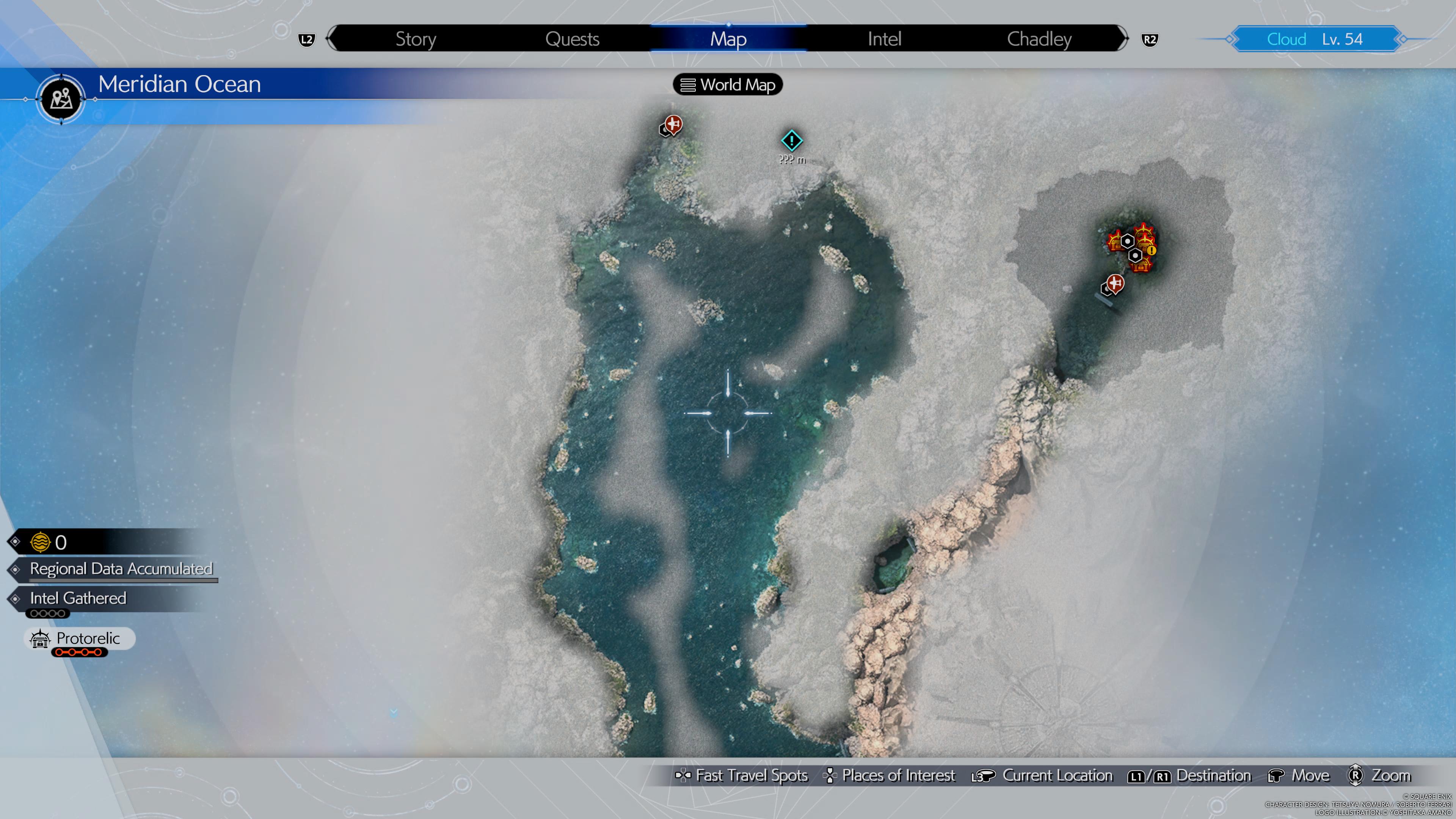Select the Map tab

pos(728,39)
